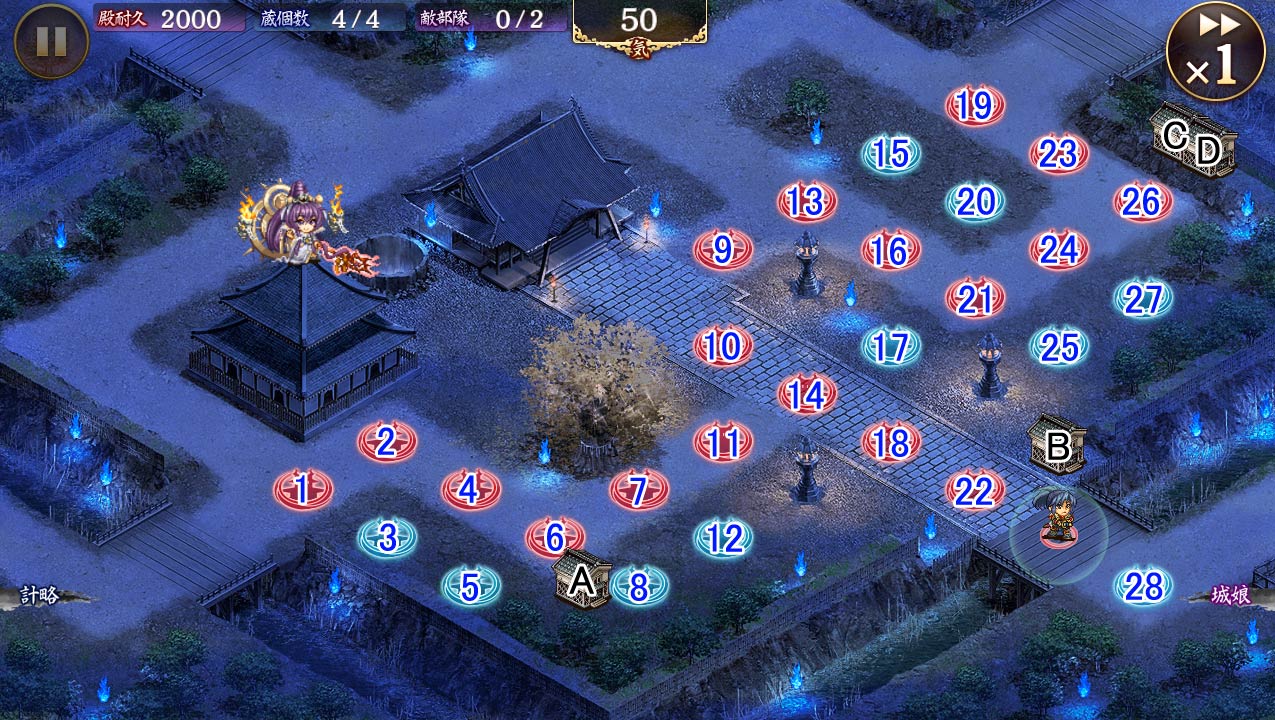Select red deployment tile 26
Screen dimensions: 1275x720
[1142, 202]
